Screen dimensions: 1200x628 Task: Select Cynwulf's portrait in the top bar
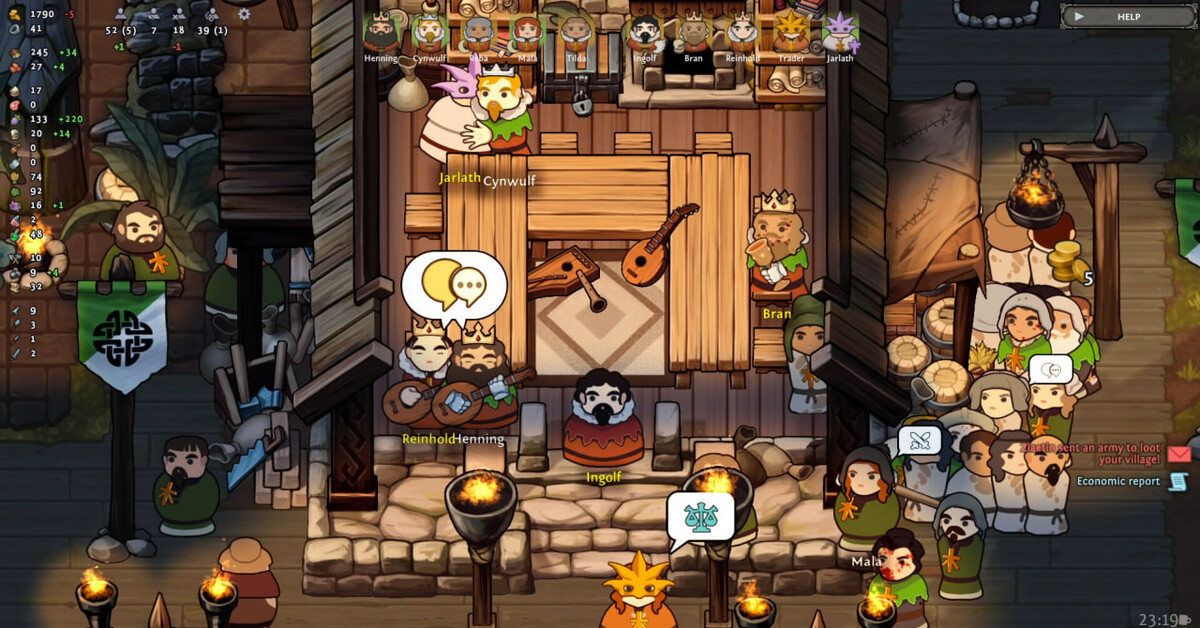tap(430, 34)
